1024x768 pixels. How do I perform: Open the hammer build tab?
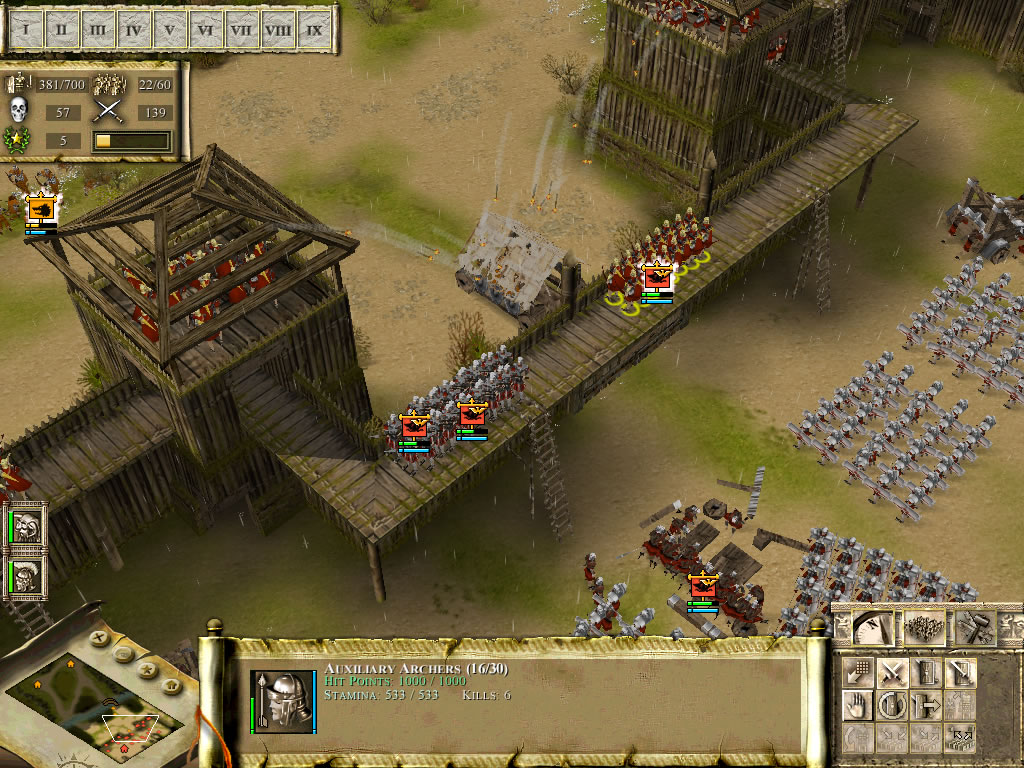(974, 627)
